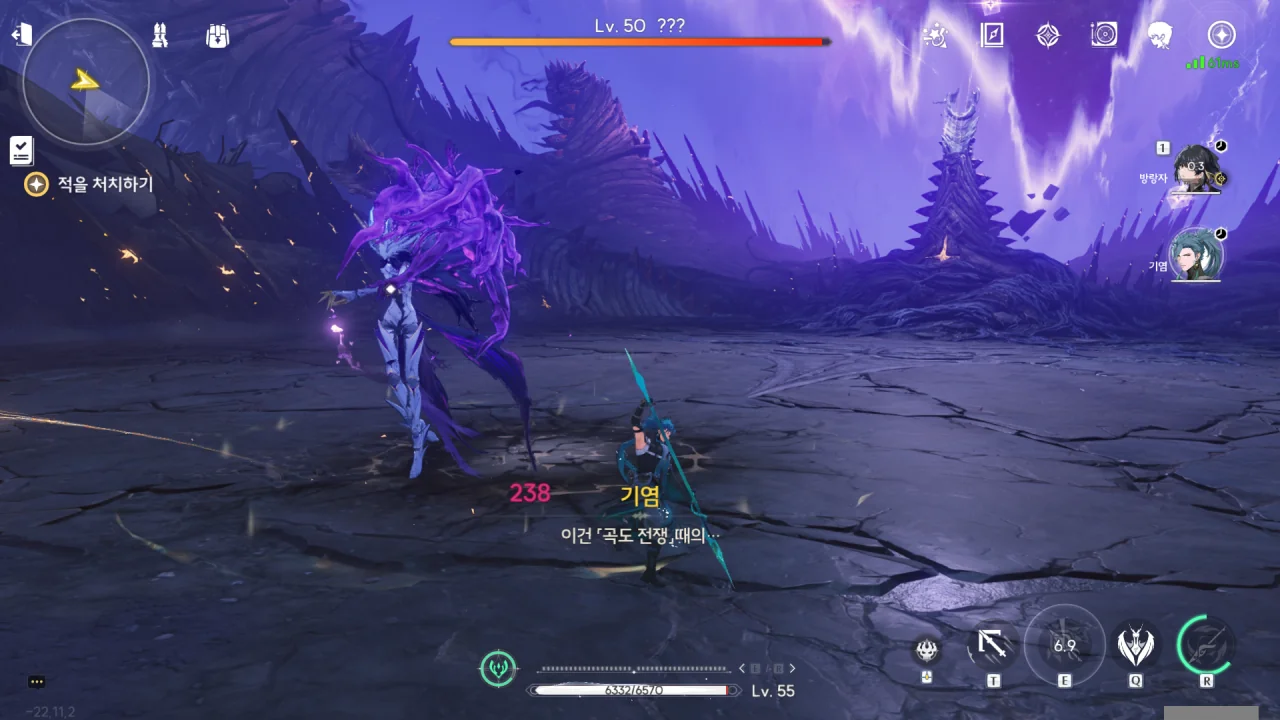1280x720 pixels.
Task: Activate the spear resonance liberation
Action: [x=1206, y=646]
